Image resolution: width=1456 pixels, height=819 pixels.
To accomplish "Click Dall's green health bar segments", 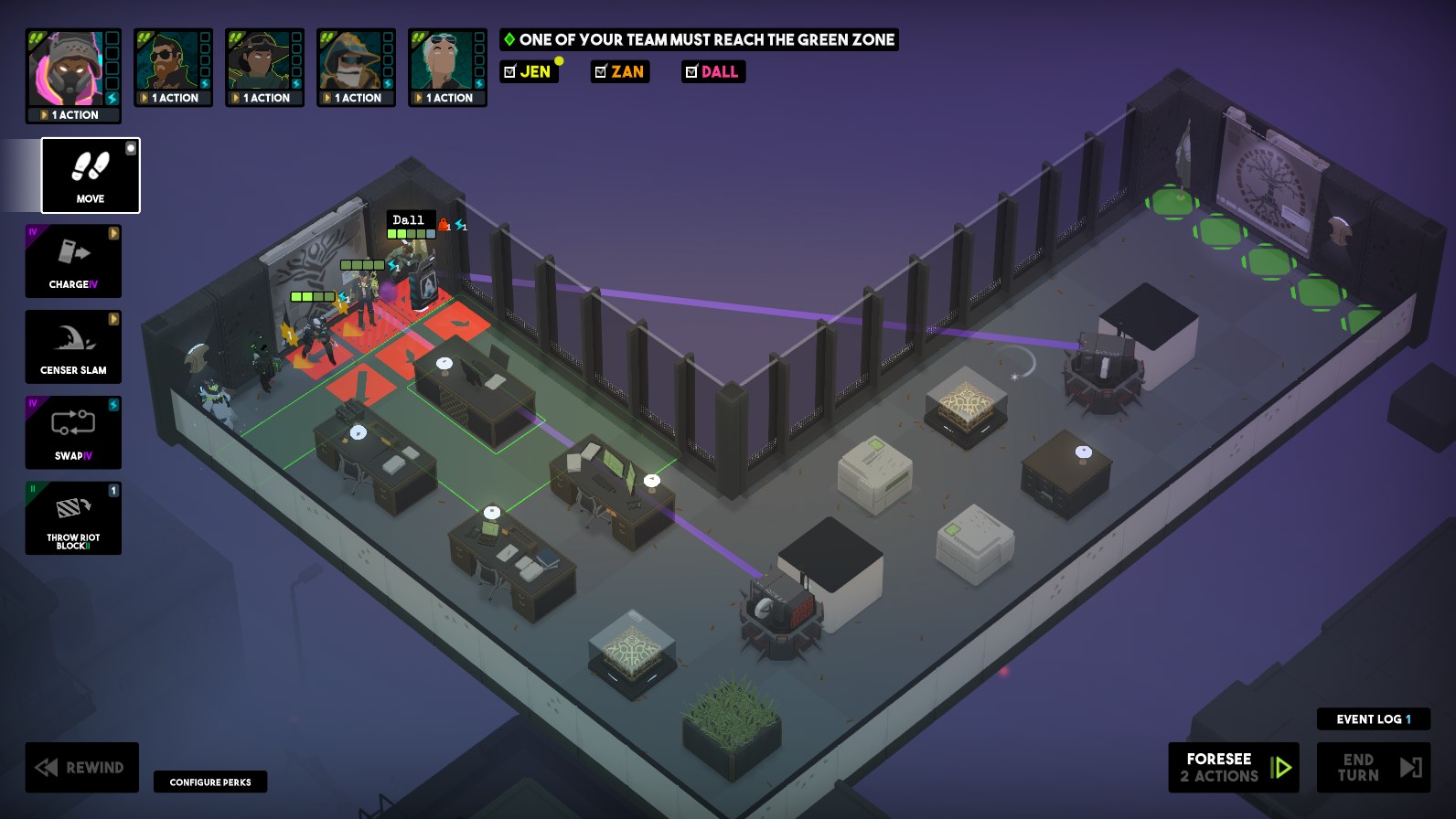I will tap(402, 233).
